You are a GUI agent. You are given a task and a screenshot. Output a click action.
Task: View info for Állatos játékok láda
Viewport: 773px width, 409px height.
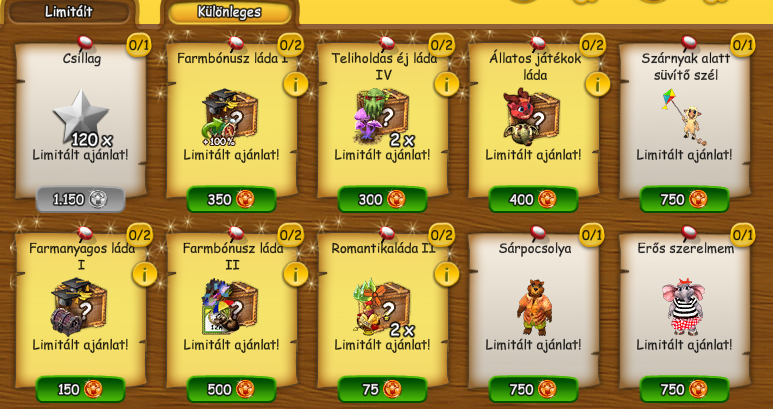point(597,84)
